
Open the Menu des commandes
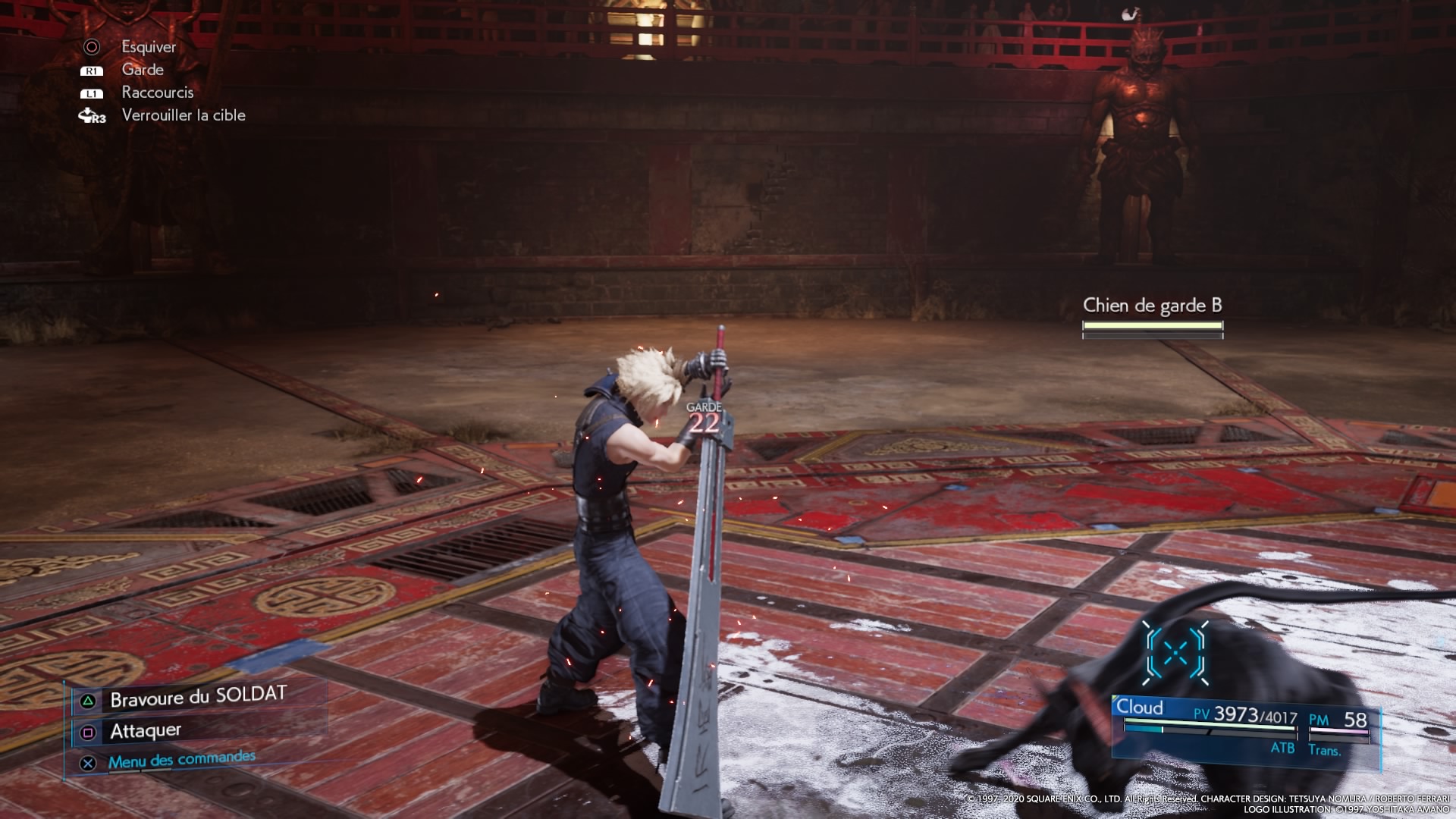coord(181,760)
